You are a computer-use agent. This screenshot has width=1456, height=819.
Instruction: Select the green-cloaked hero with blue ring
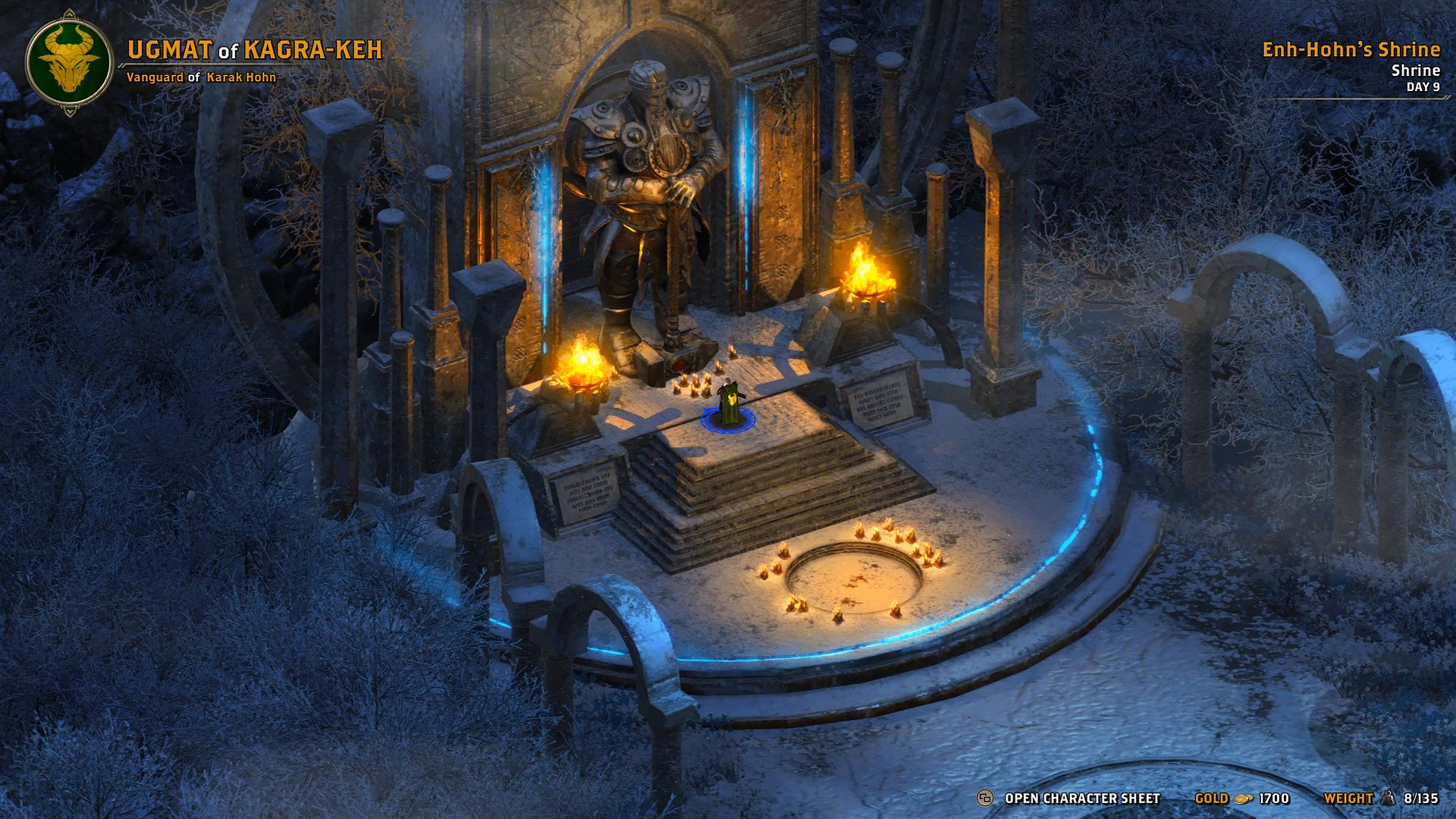point(730,405)
